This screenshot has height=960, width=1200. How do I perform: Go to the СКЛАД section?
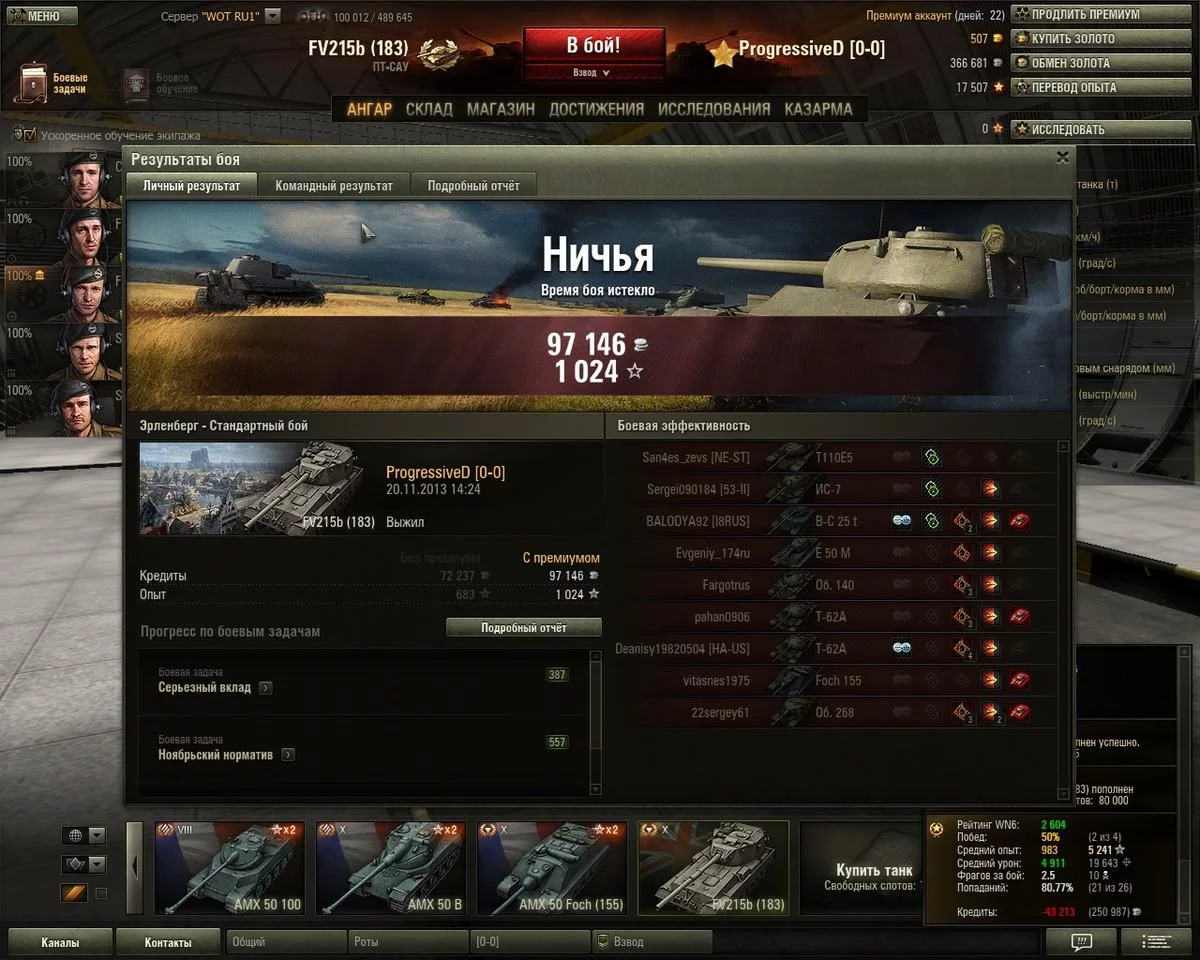[x=429, y=109]
